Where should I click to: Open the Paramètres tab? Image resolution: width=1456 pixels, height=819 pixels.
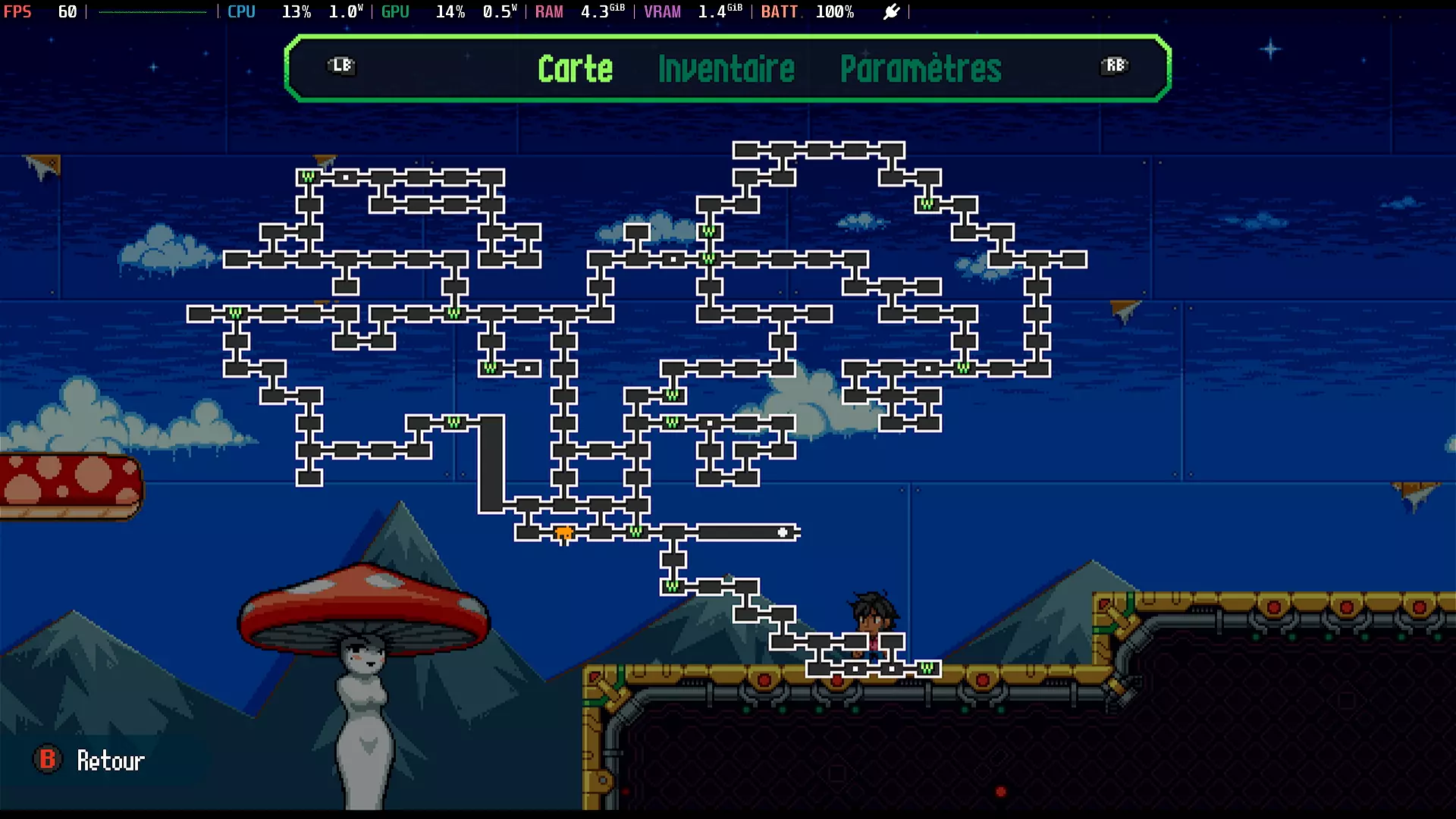coord(921,70)
